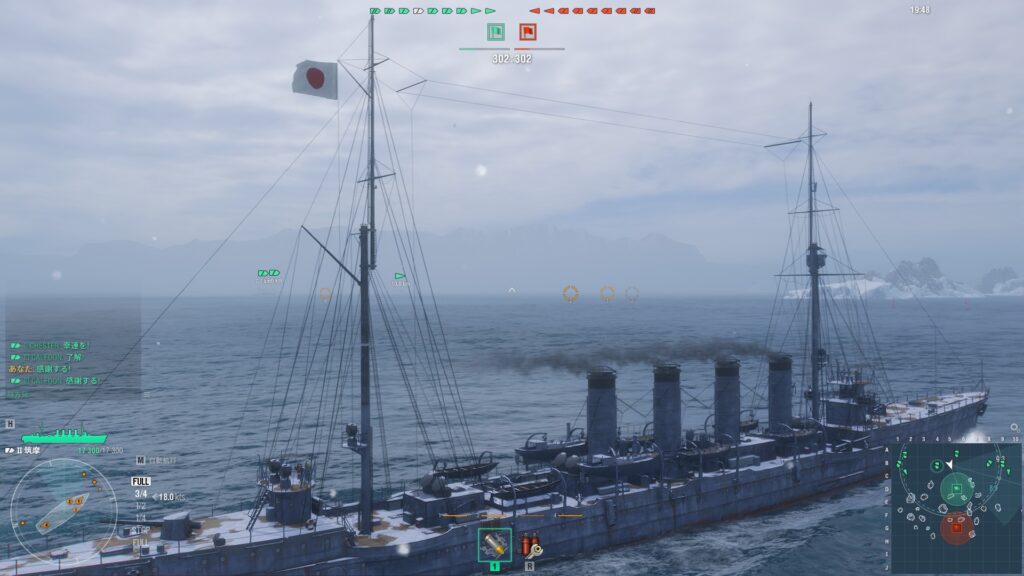Set engine telegraph to FULL ahead
This screenshot has width=1024, height=576.
[141, 481]
